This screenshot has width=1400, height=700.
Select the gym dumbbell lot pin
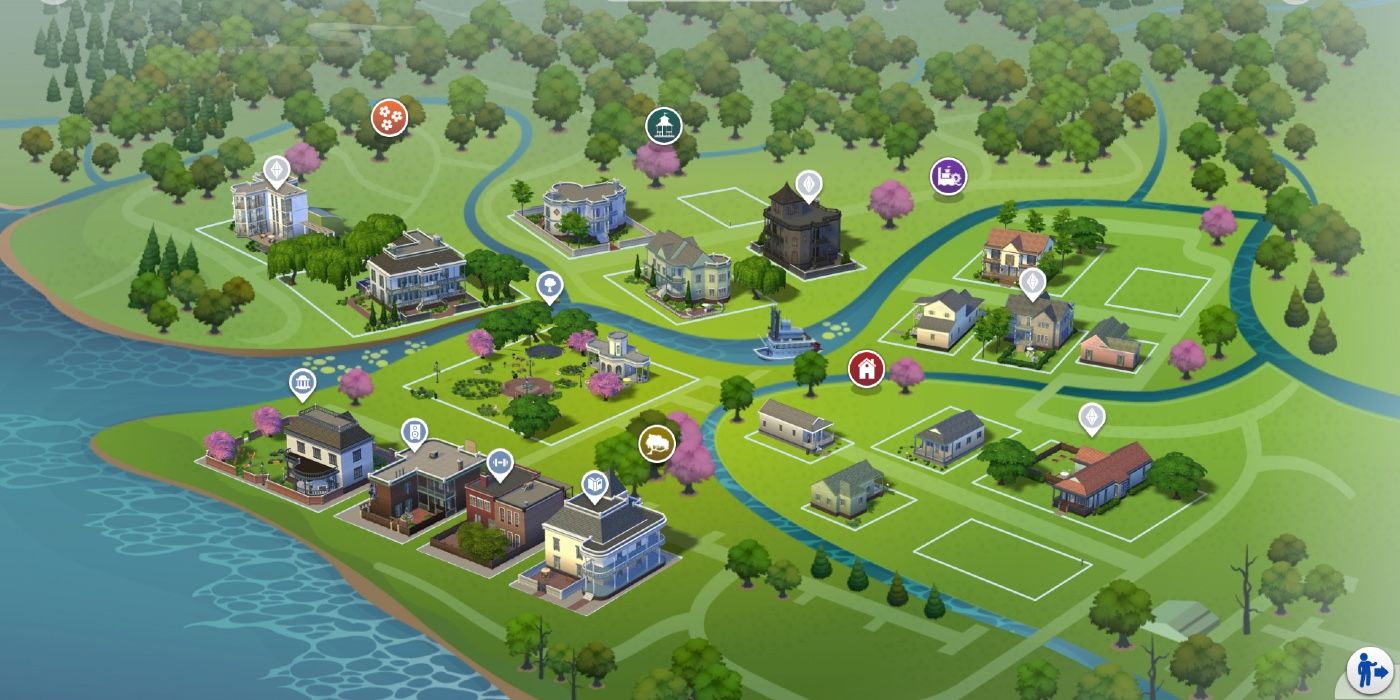click(499, 463)
